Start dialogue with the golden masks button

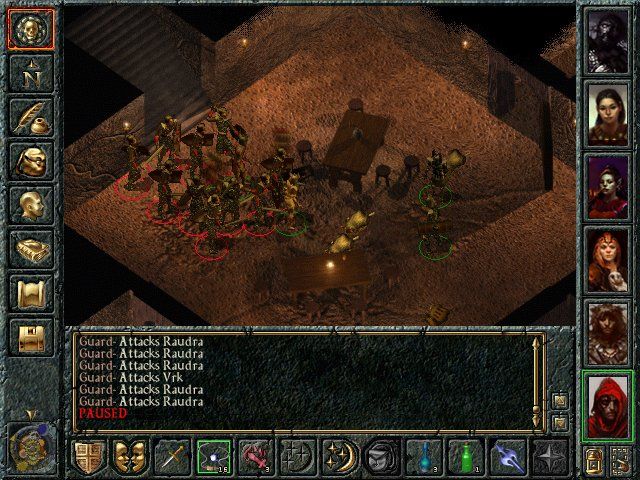130,456
